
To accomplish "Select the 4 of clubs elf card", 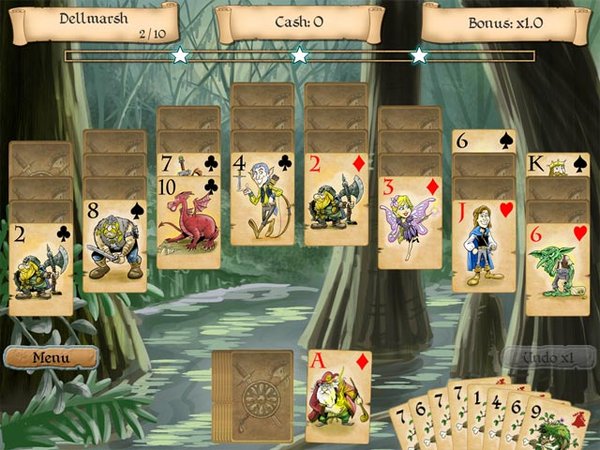I will (x=262, y=197).
